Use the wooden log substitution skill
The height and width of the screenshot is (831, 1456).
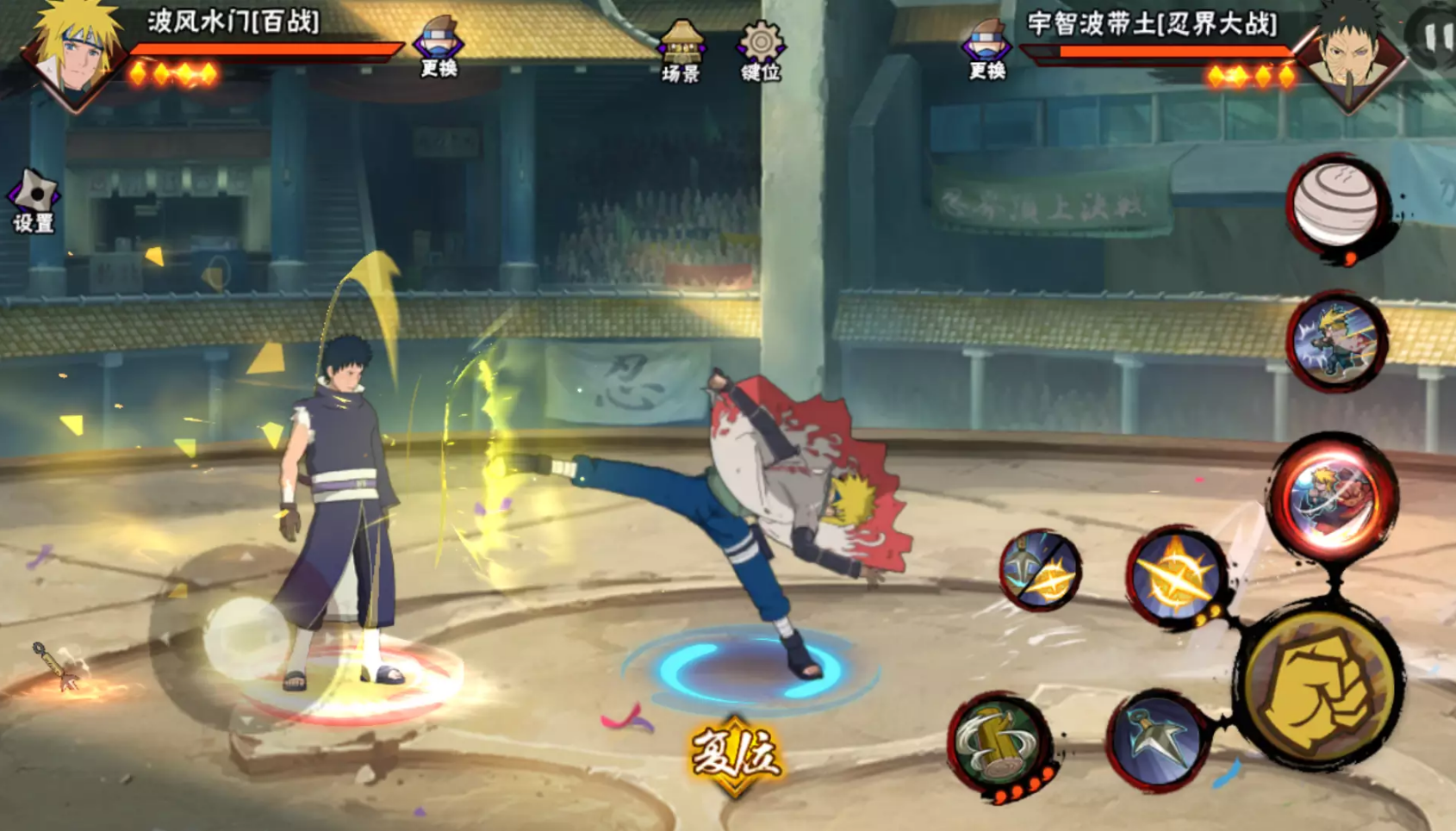point(1003,746)
